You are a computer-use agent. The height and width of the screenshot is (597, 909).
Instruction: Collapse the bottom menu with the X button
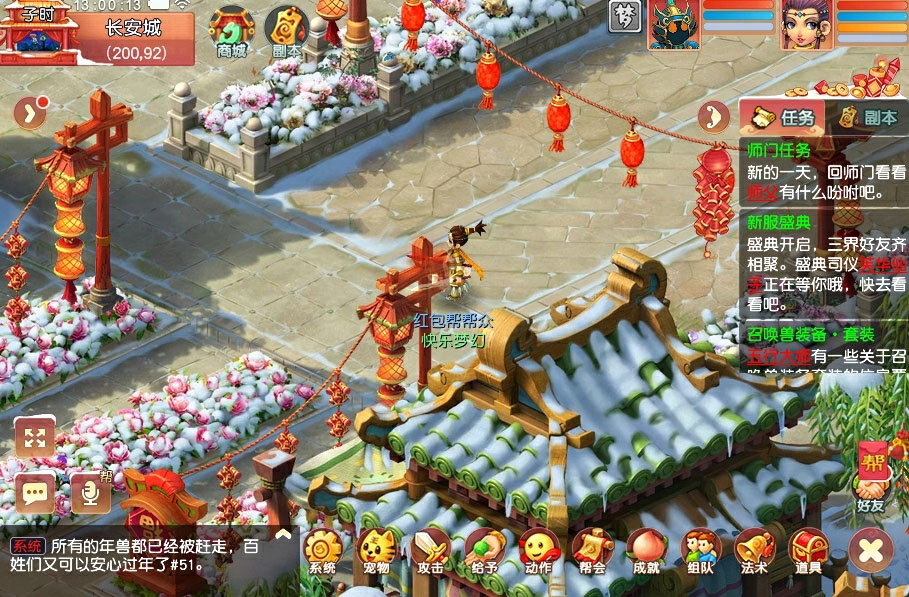pyautogui.click(x=870, y=549)
